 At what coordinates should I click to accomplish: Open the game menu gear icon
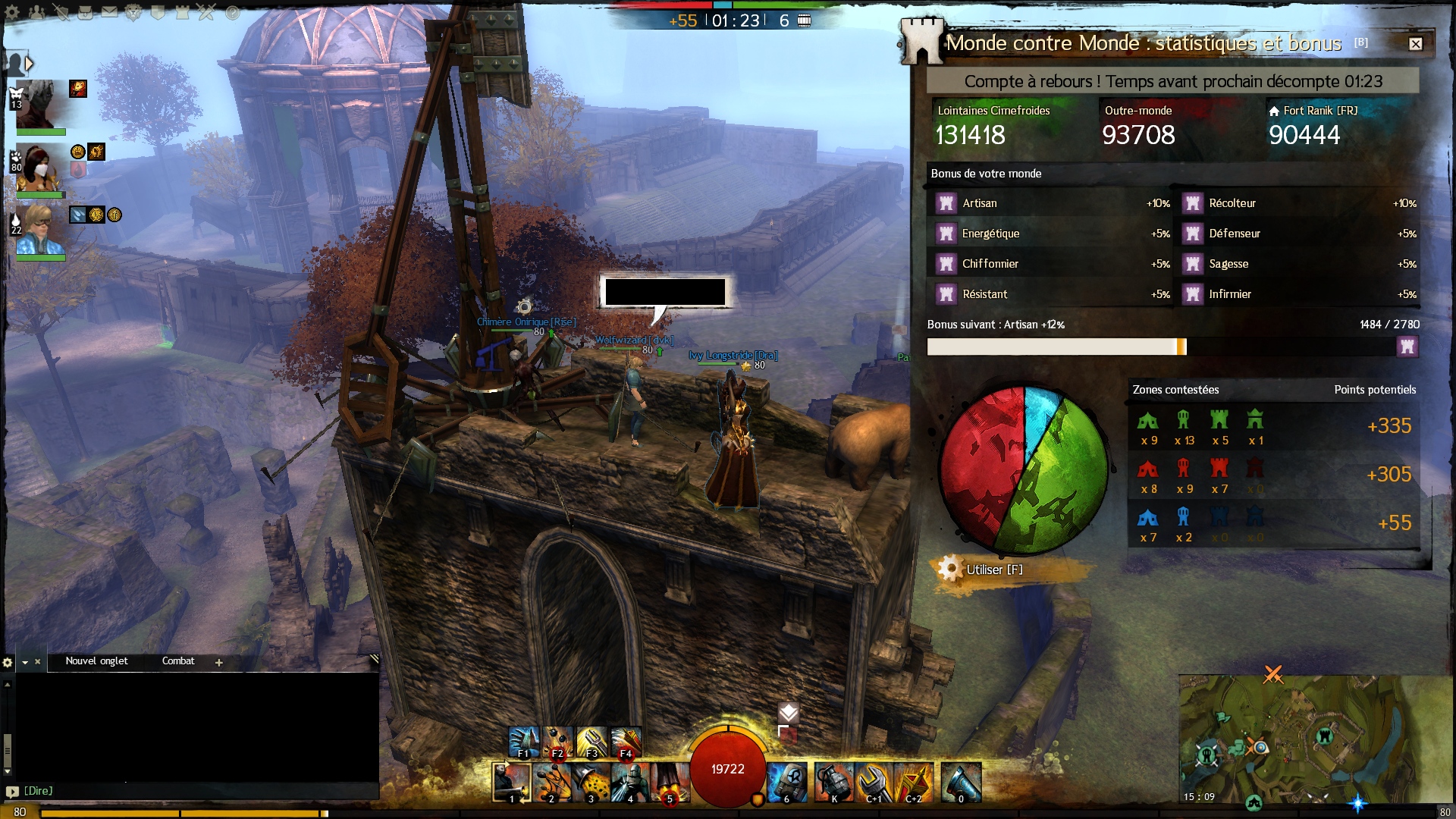[12, 12]
